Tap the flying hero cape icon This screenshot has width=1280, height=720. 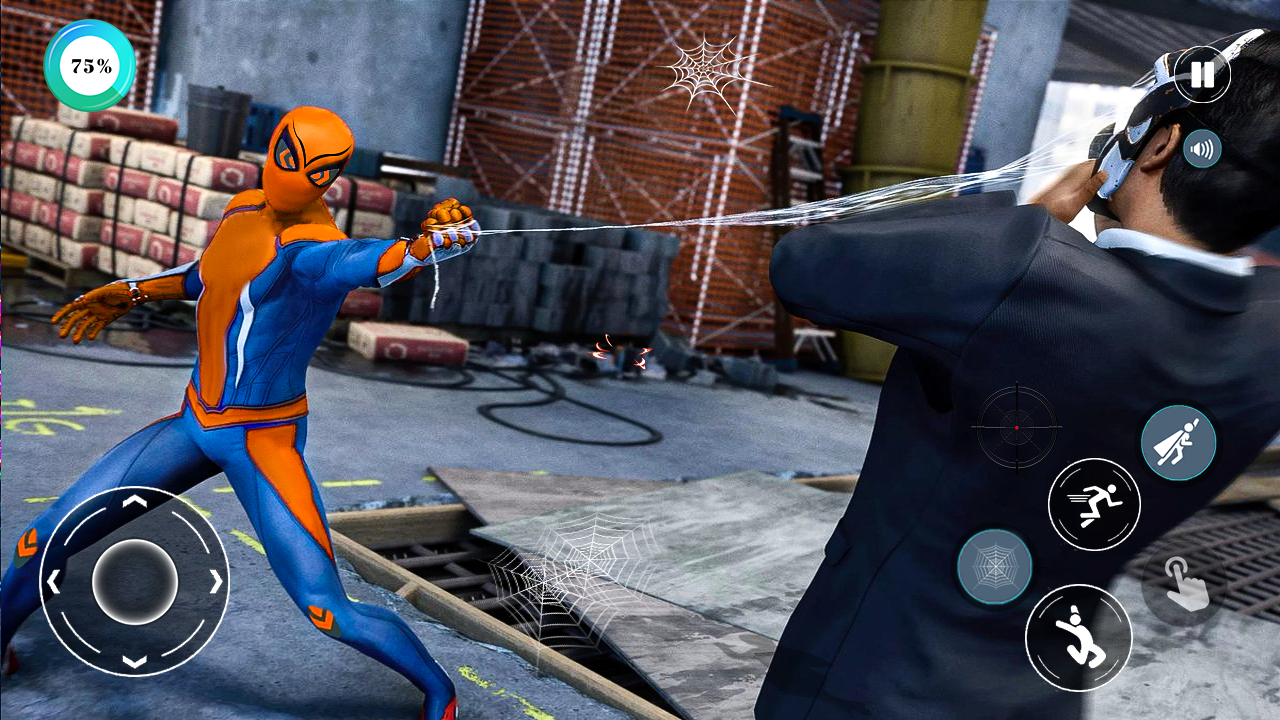pyautogui.click(x=1176, y=441)
